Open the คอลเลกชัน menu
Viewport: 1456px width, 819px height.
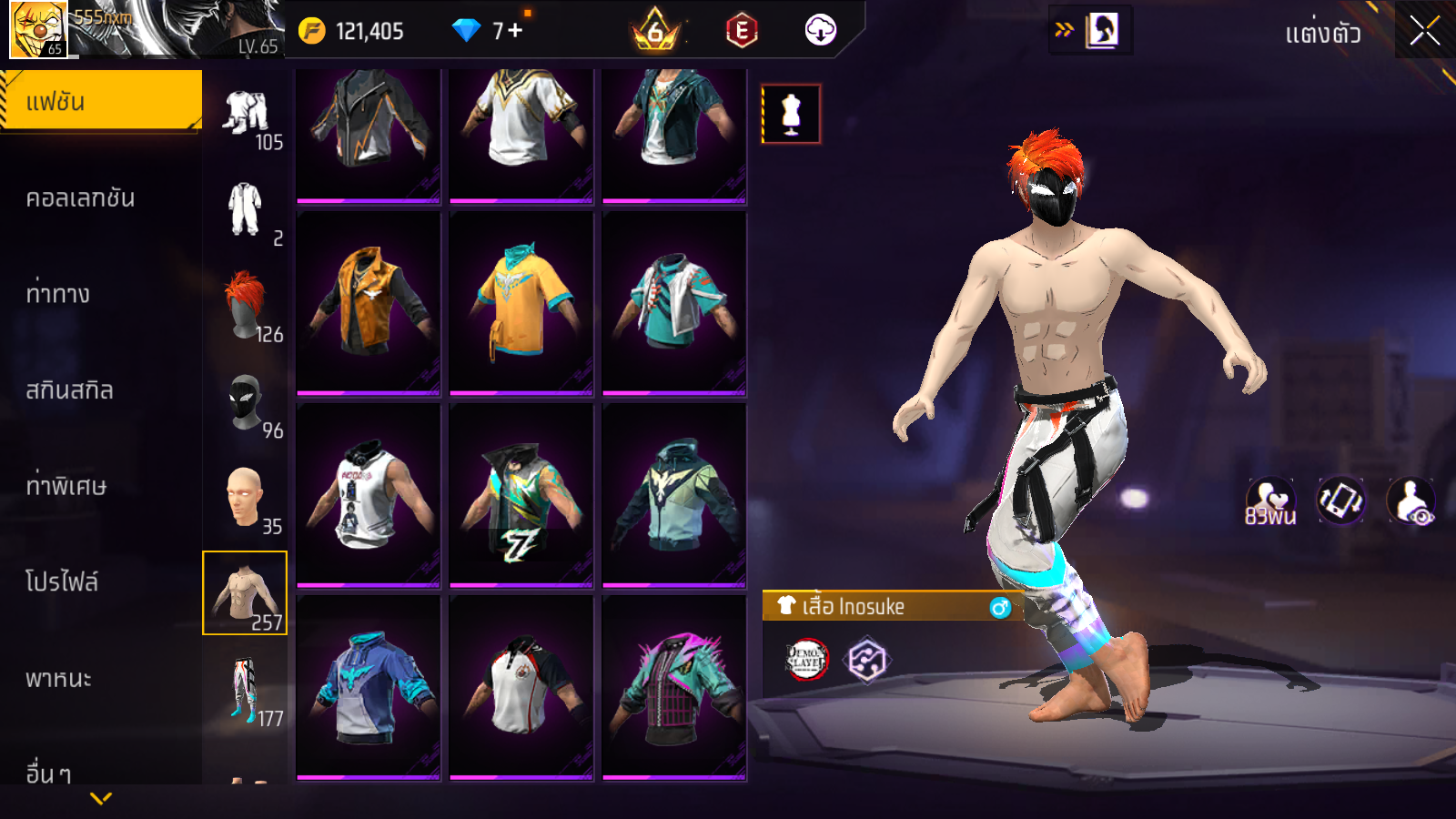[80, 198]
